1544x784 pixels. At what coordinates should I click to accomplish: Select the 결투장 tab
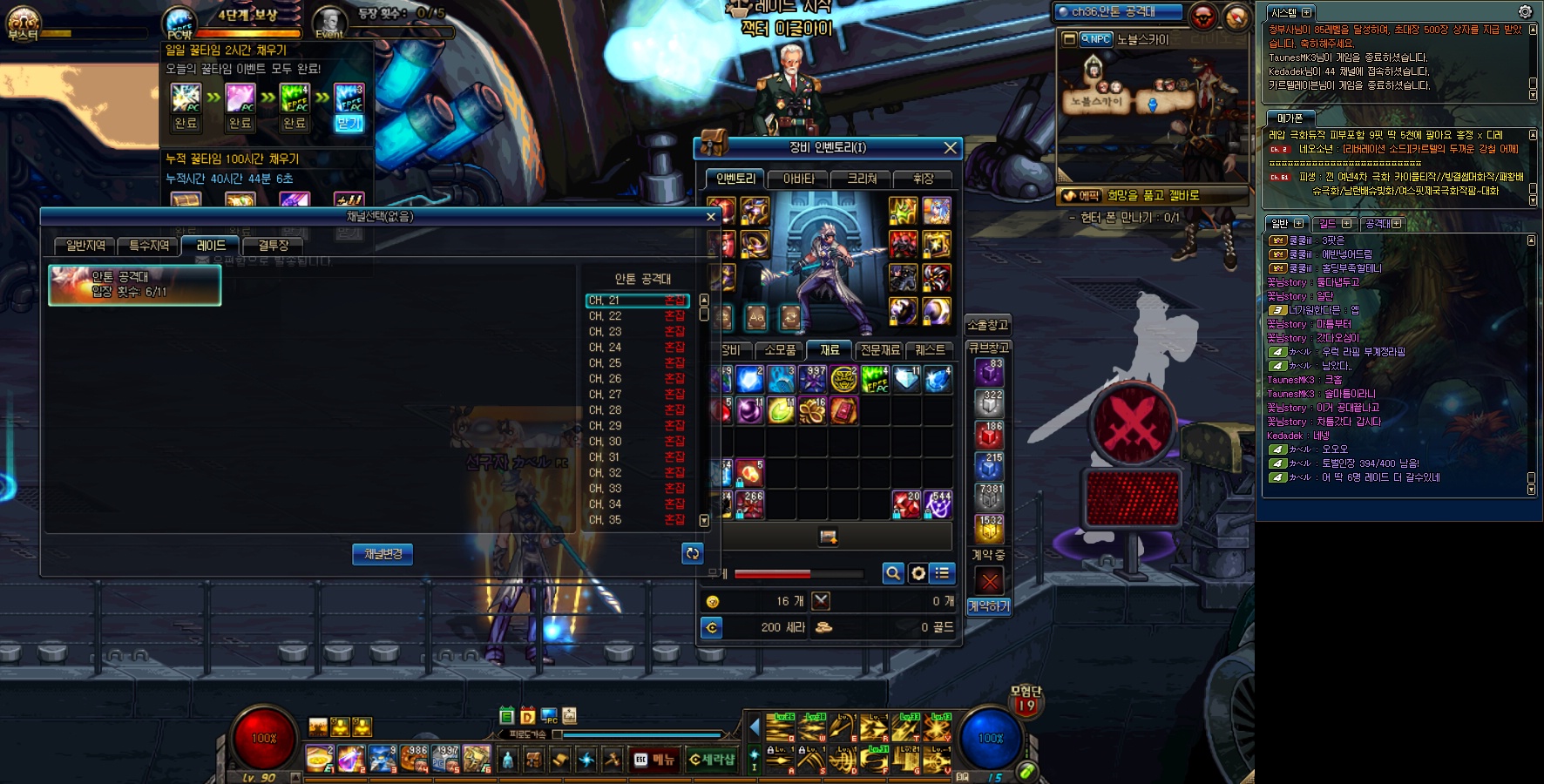273,246
